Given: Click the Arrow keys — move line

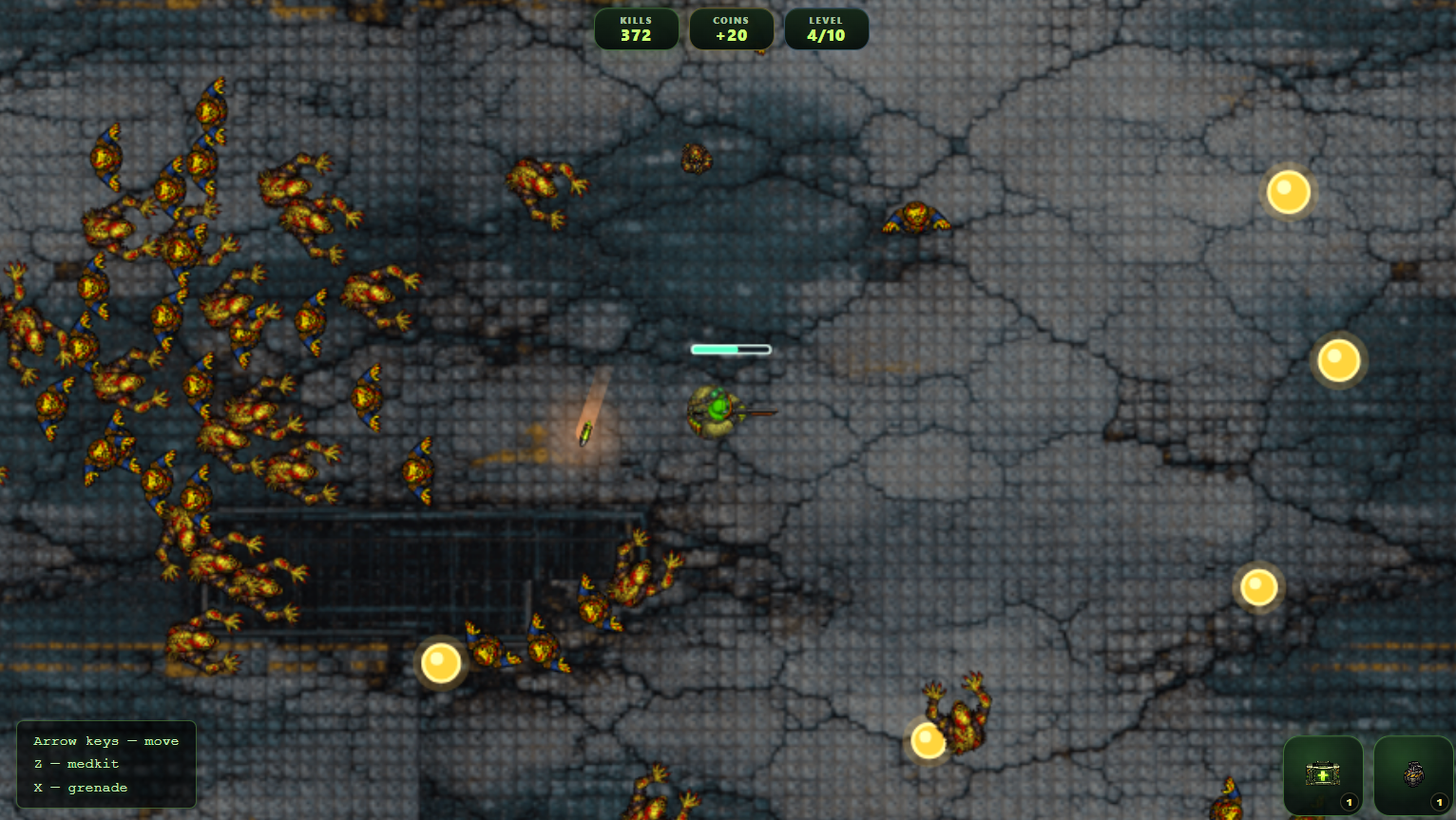Looking at the screenshot, I should pyautogui.click(x=105, y=741).
